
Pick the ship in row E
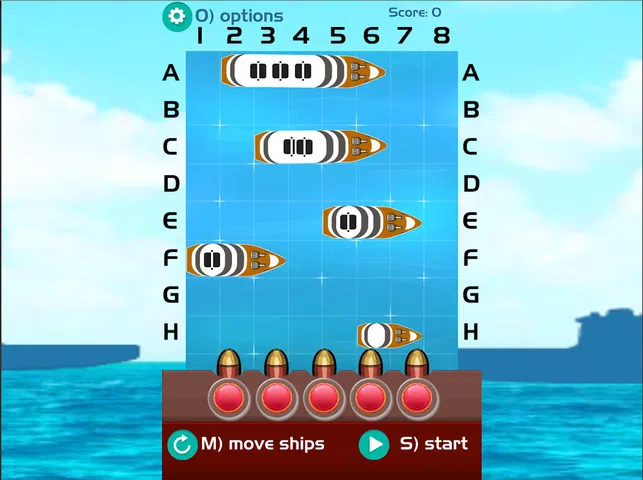click(370, 222)
